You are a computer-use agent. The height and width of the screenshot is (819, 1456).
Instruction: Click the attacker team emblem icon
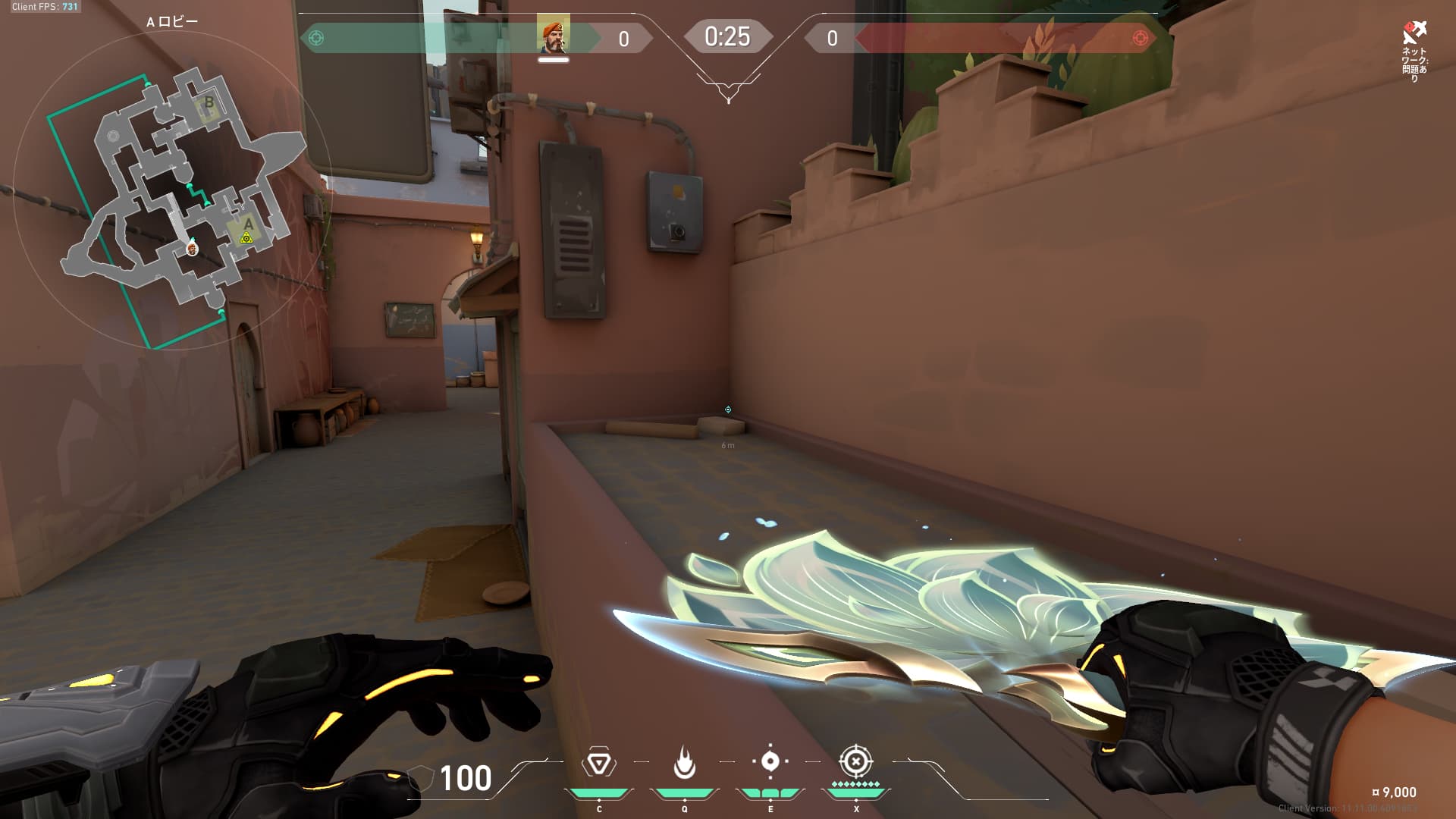pyautogui.click(x=317, y=38)
